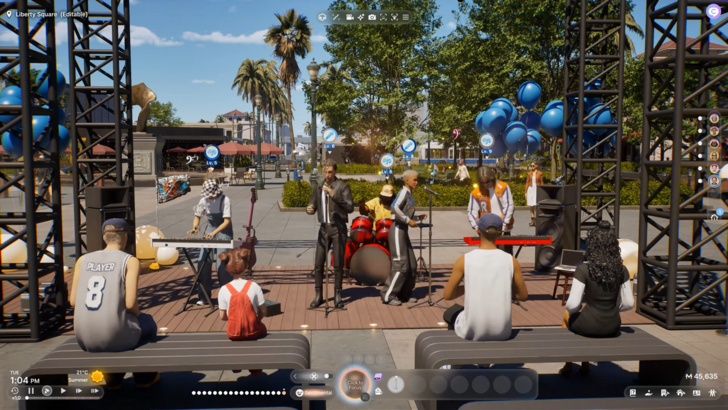The height and width of the screenshot is (410, 728).
Task: Open the purple profile icon at top right
Action: point(713,11)
